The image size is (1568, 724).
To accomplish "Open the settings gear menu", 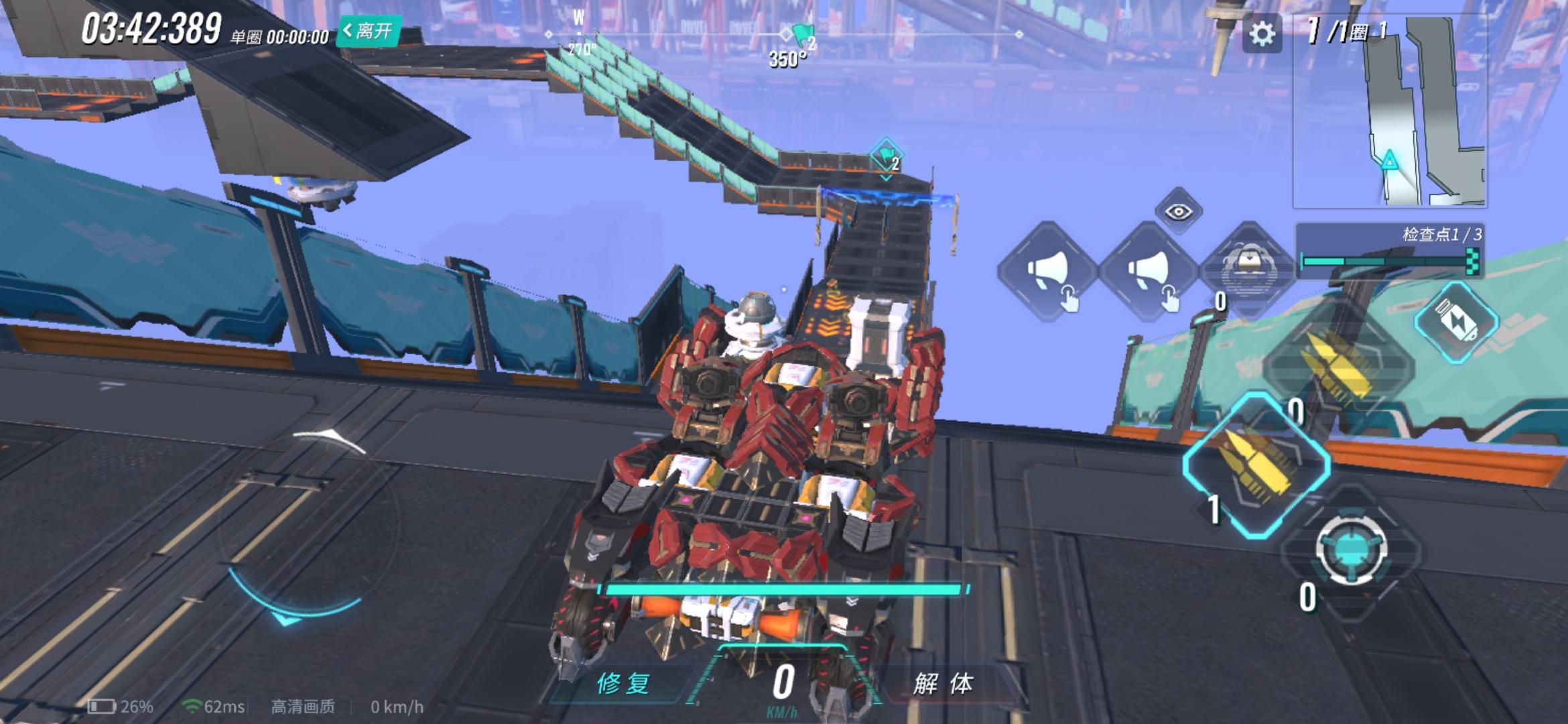I will point(1262,32).
